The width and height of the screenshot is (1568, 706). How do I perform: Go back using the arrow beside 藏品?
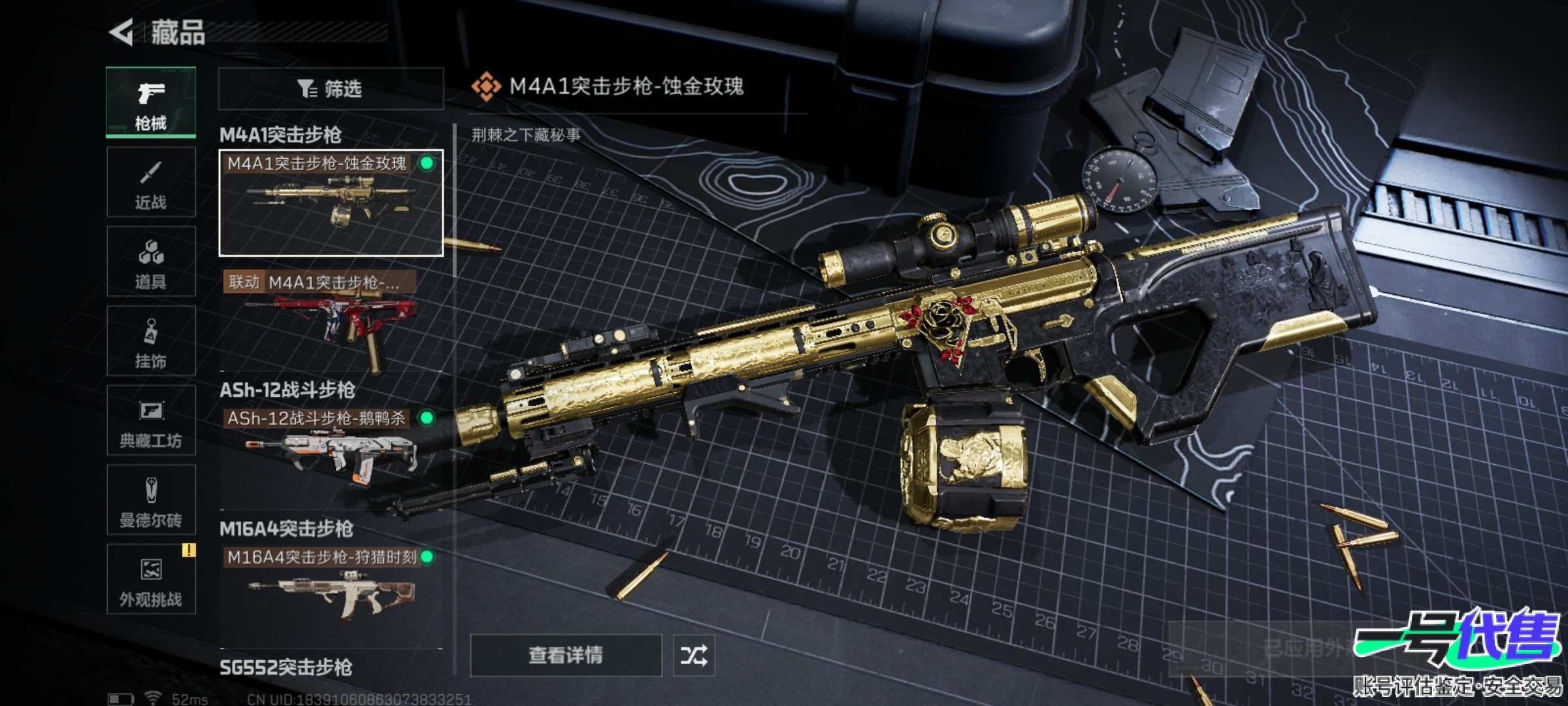click(x=122, y=32)
